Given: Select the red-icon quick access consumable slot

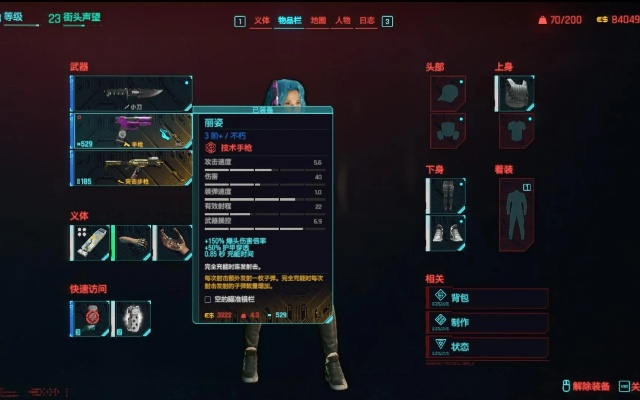Looking at the screenshot, I should point(90,317).
